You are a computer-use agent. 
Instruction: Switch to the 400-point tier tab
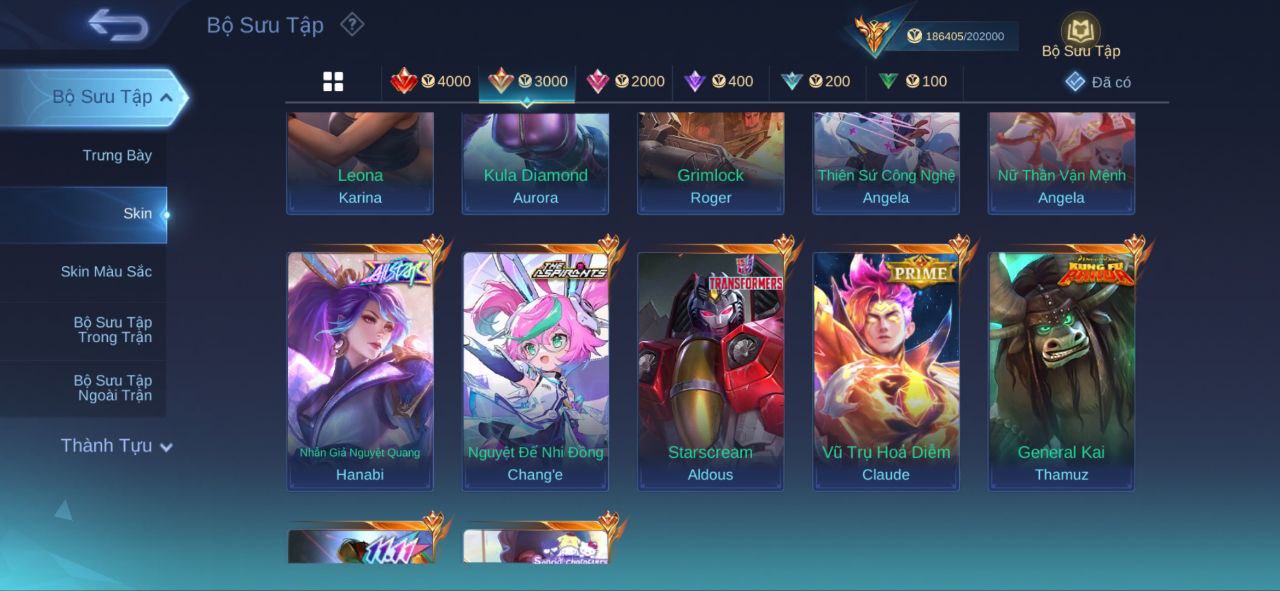(719, 82)
